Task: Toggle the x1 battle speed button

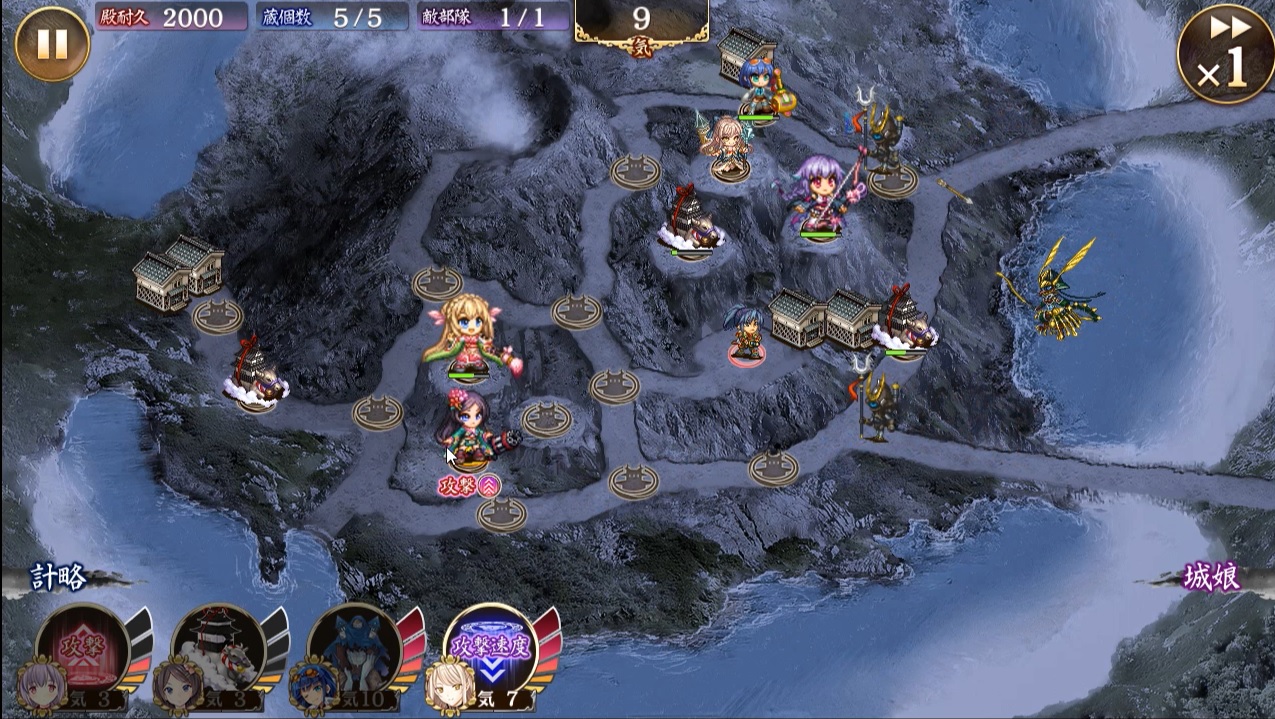Action: point(1225,52)
